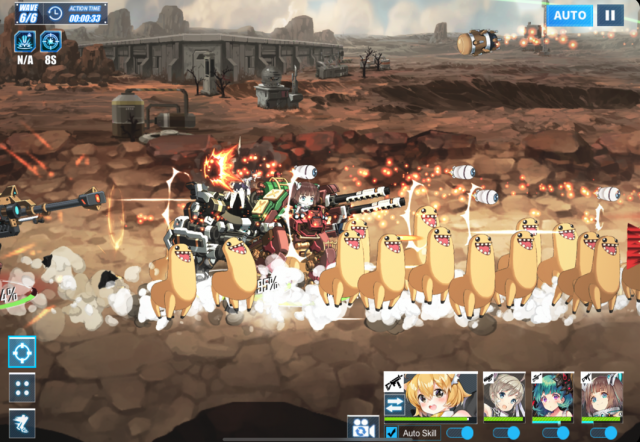Uncheck the Auto Skill checkbox
640x442 pixels.
[391, 433]
